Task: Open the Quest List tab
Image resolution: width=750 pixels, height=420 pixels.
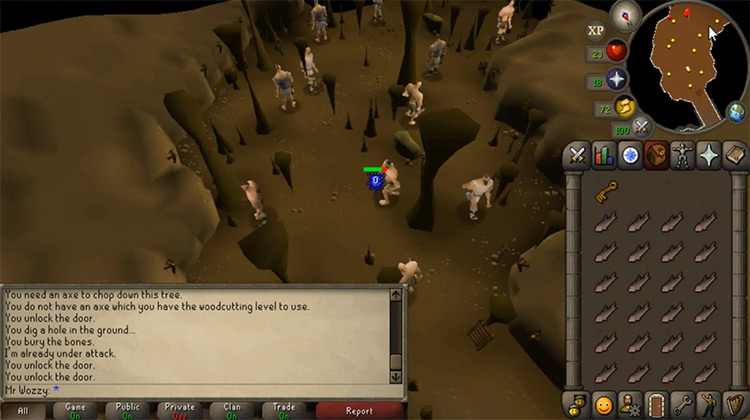Action: click(629, 155)
